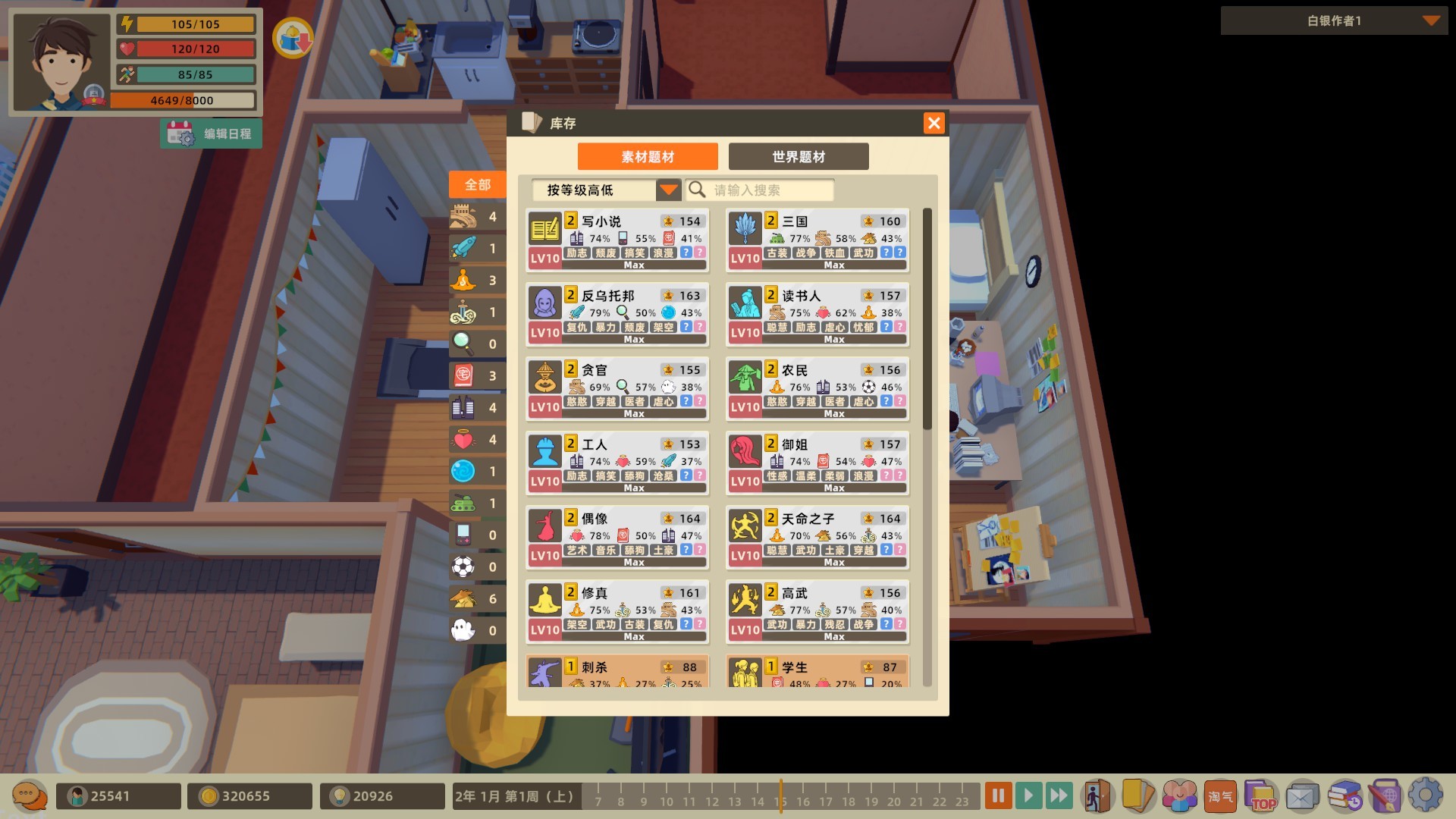The image size is (1456, 819).
Task: Open the 淘气 app icon on the taskbar
Action: click(1219, 796)
